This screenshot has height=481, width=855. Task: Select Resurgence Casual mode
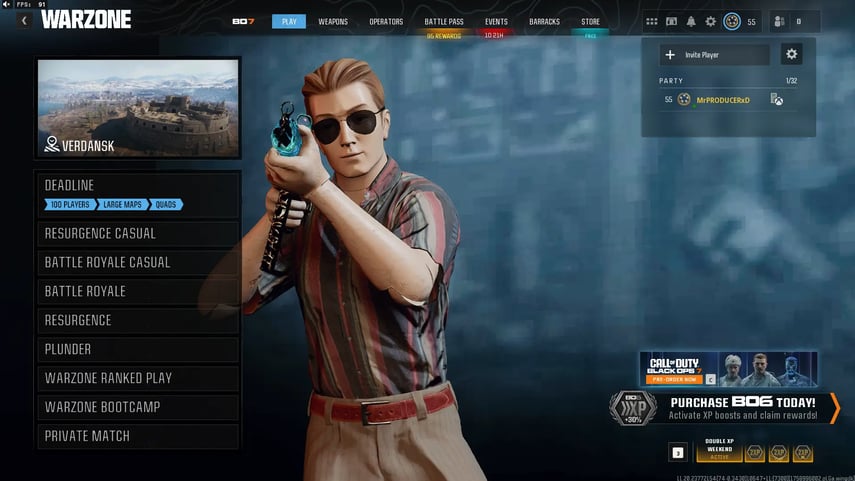(x=139, y=233)
